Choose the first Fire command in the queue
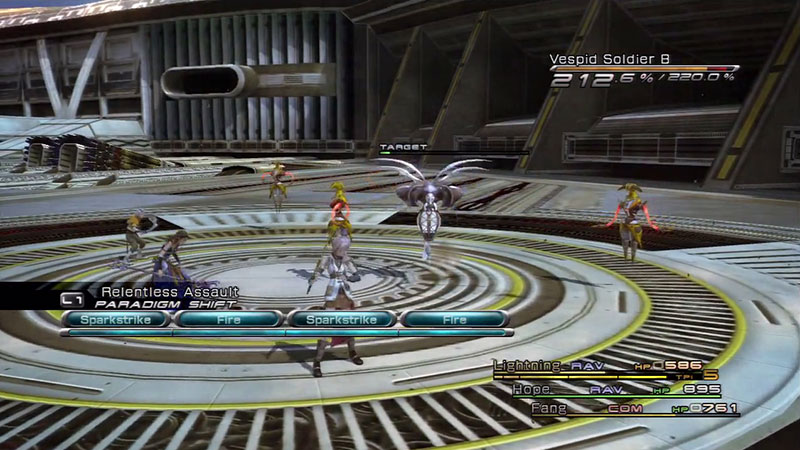The width and height of the screenshot is (800, 450). (x=228, y=320)
